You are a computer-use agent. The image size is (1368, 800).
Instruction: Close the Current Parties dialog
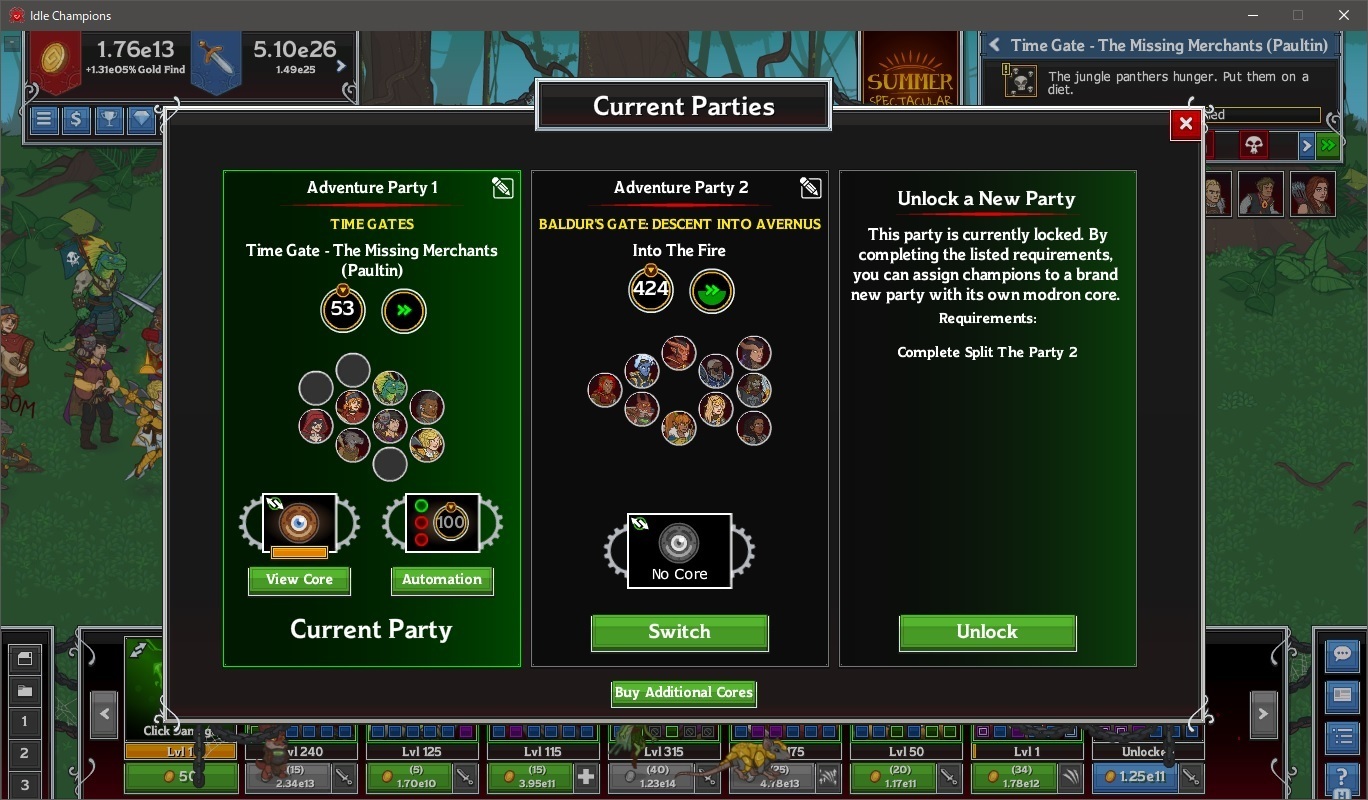pyautogui.click(x=1185, y=124)
